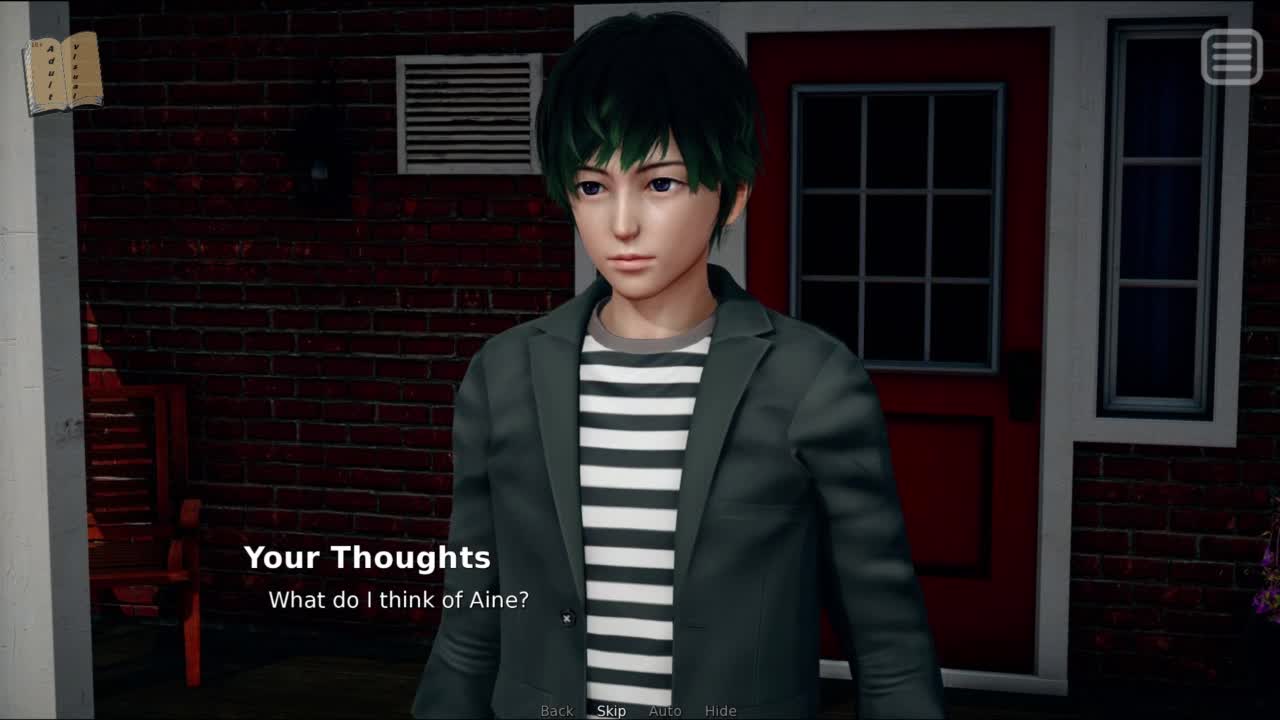Open the hamburger menu icon
1280x720 pixels.
point(1231,57)
